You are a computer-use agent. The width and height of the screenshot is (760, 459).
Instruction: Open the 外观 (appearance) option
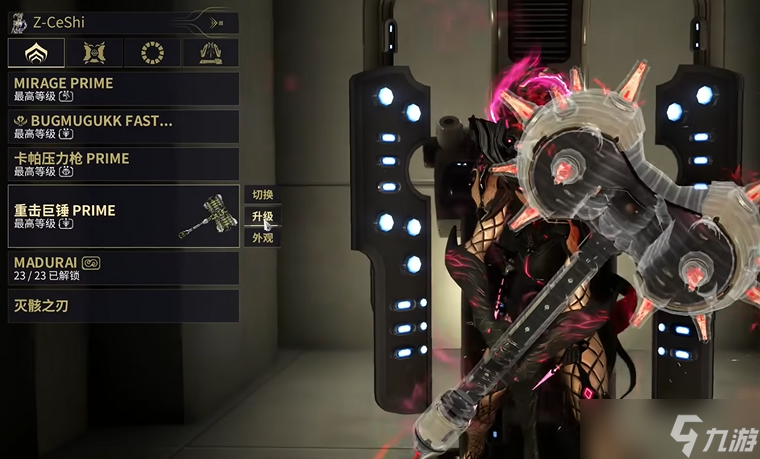point(262,238)
